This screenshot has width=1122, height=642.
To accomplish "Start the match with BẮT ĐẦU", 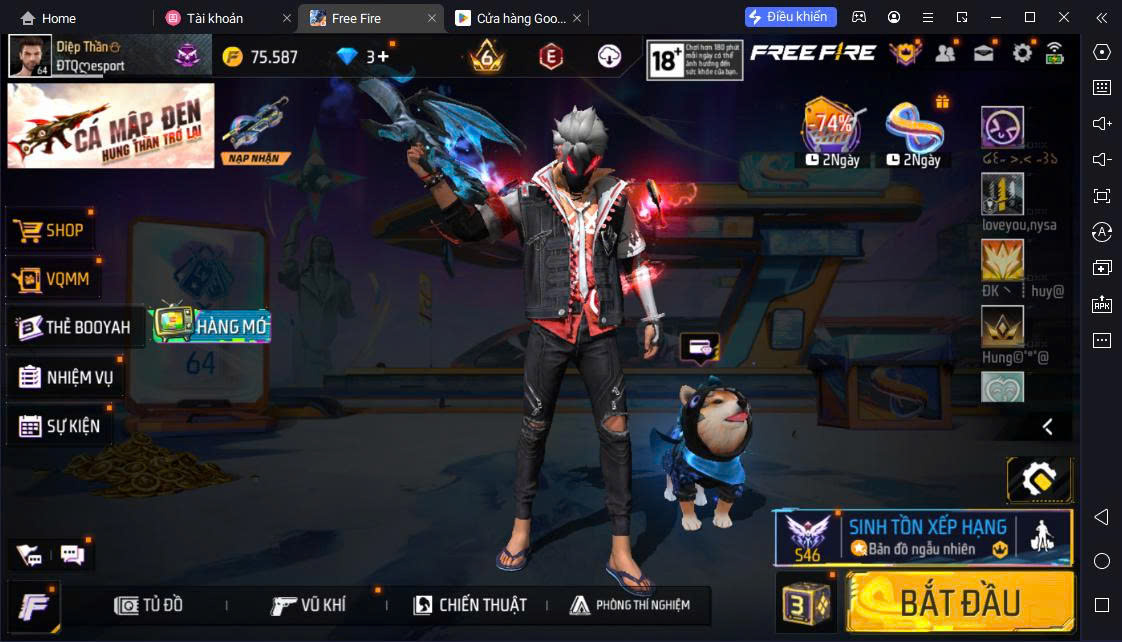I will [959, 602].
